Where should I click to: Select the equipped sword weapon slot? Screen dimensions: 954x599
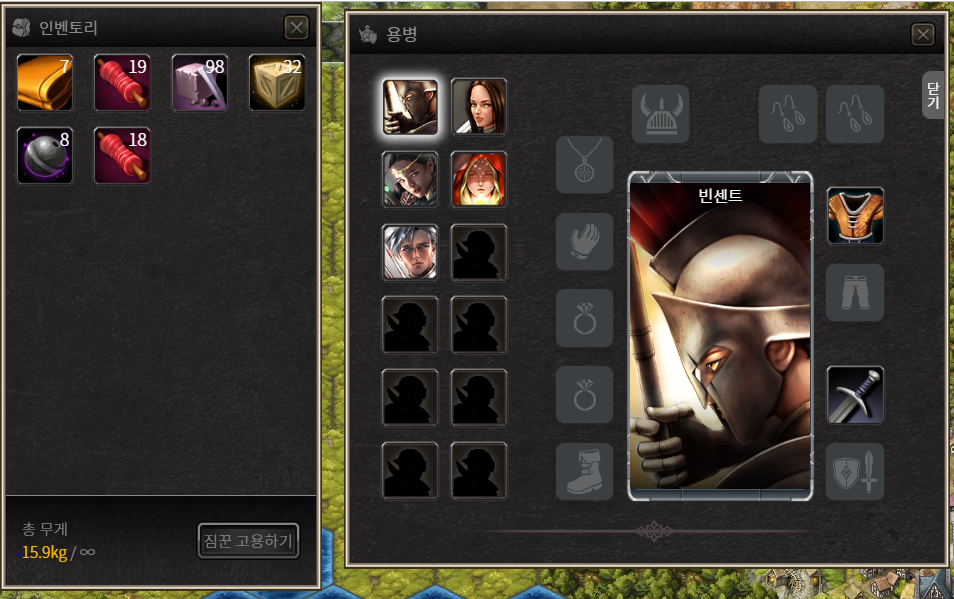(855, 394)
